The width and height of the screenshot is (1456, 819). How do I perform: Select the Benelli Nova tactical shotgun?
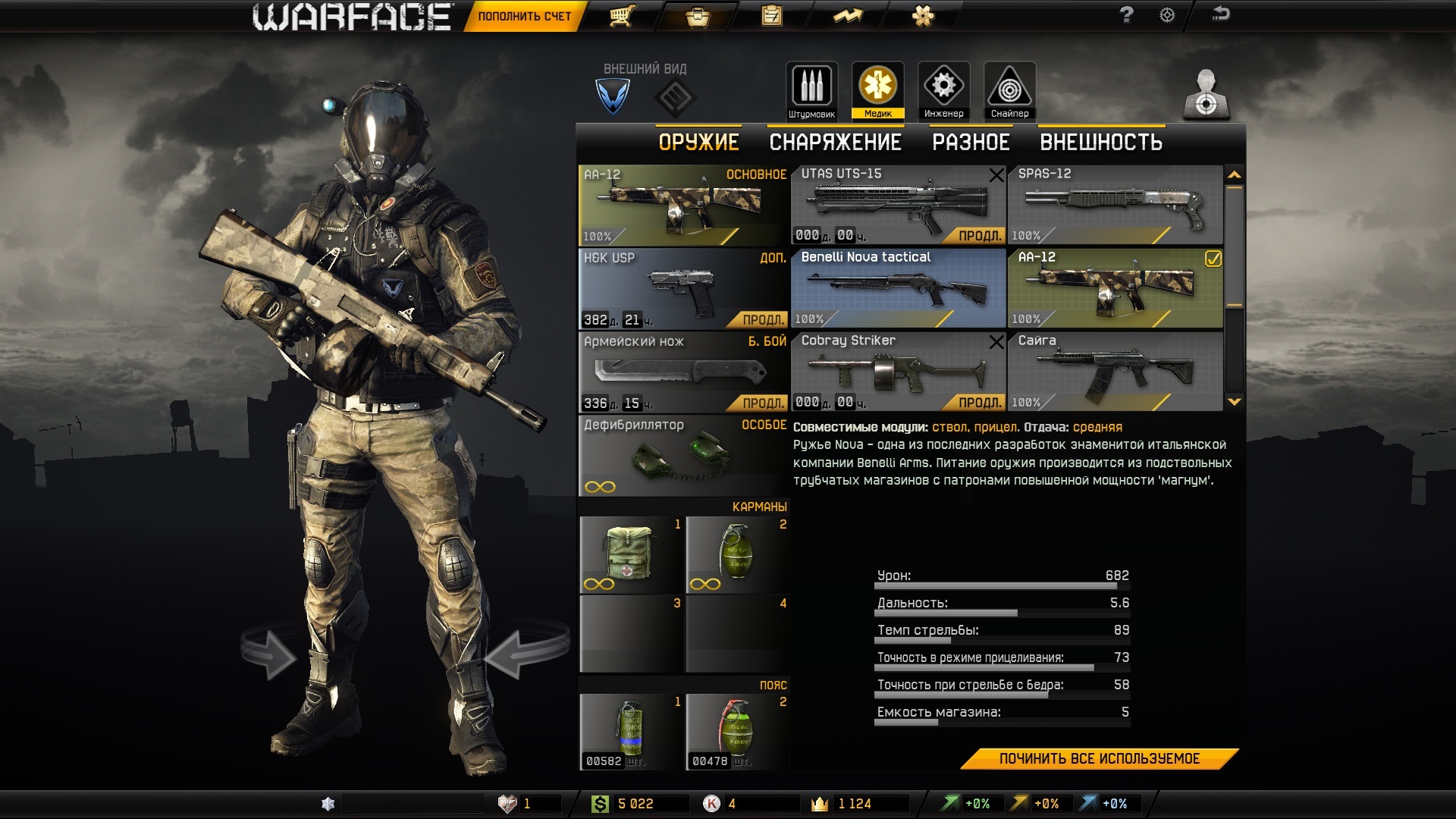[899, 288]
